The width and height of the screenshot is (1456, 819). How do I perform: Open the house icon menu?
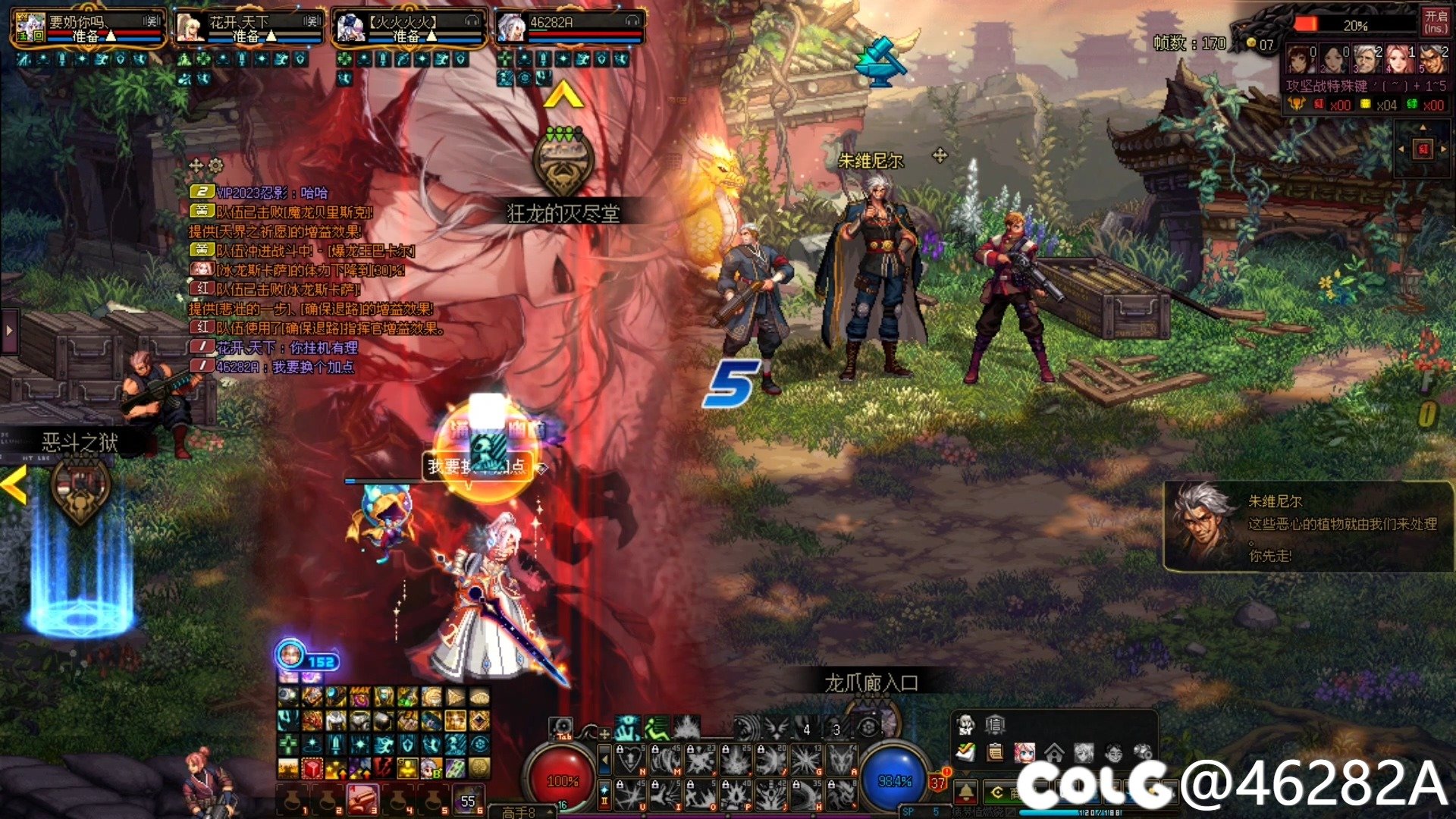click(1054, 752)
